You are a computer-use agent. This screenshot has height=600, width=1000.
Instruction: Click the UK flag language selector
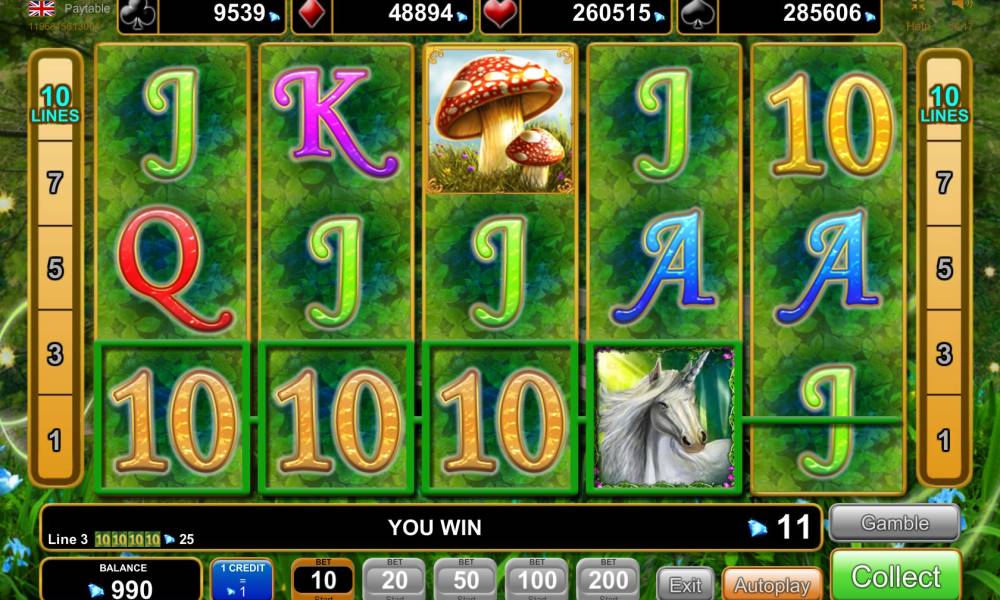[41, 9]
